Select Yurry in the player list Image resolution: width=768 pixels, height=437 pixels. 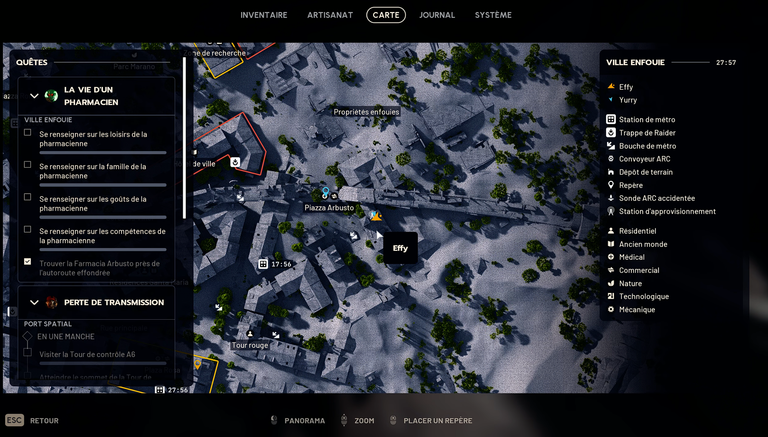[x=627, y=100]
